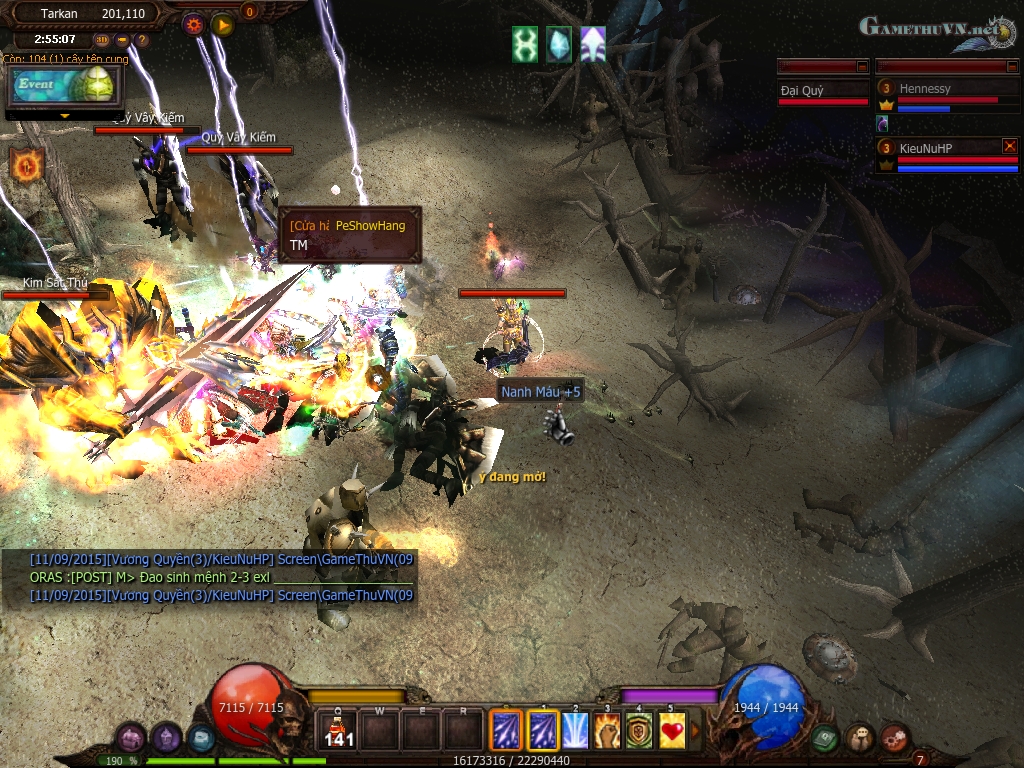Open the green book menu icon
The height and width of the screenshot is (768, 1024).
coord(824,738)
